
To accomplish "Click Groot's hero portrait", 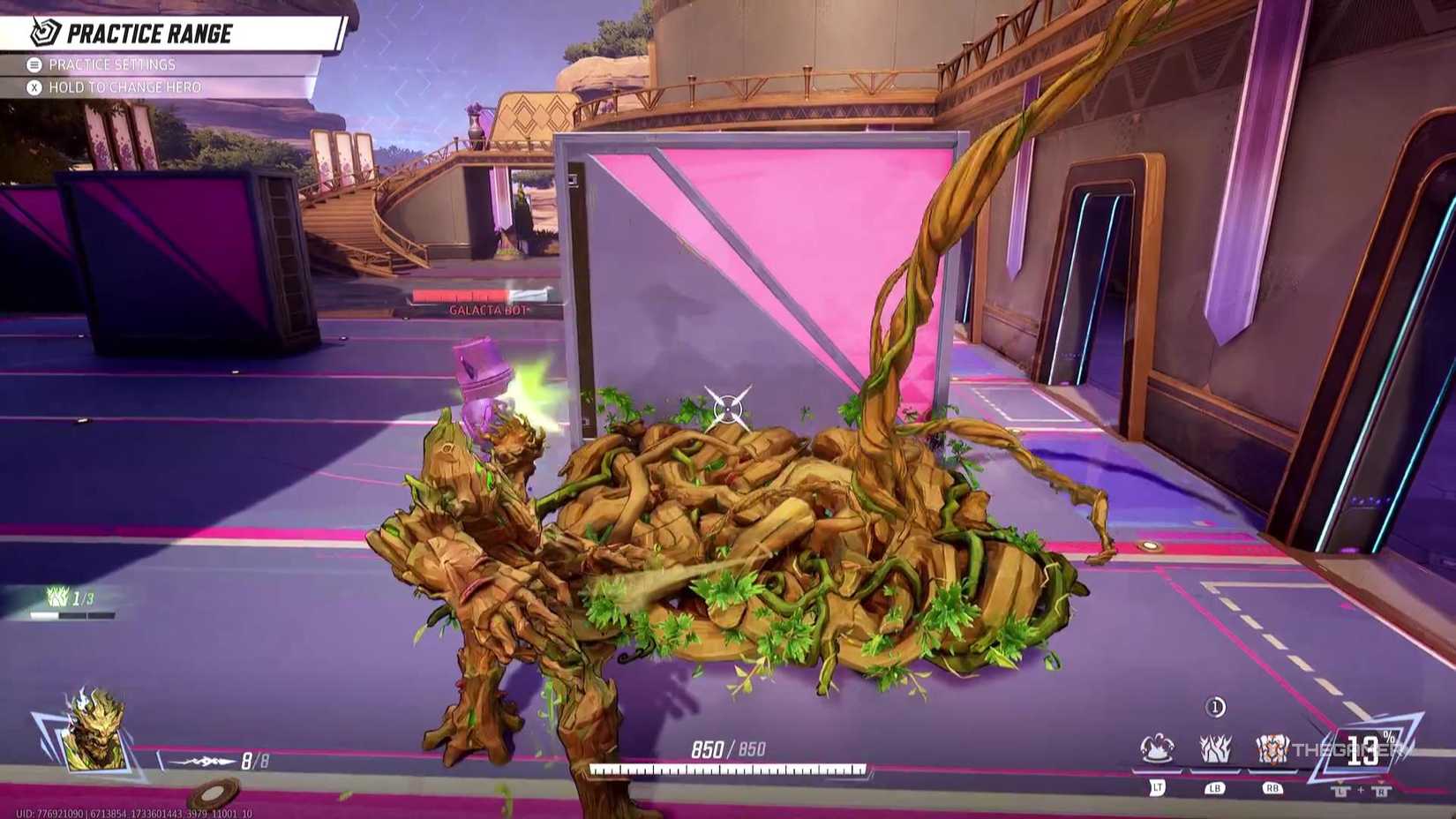I will pos(94,734).
